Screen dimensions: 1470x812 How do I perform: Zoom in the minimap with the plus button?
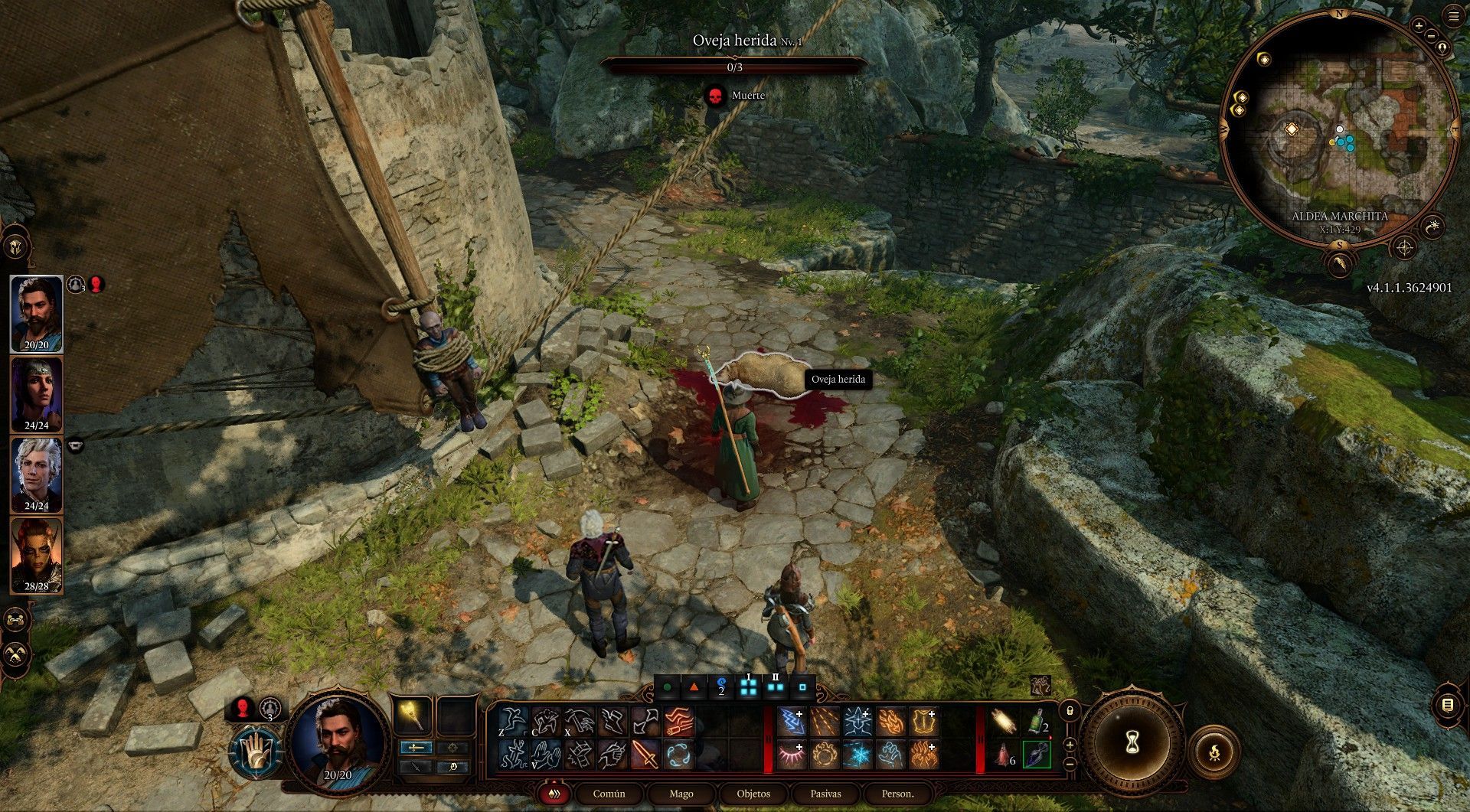click(1419, 26)
